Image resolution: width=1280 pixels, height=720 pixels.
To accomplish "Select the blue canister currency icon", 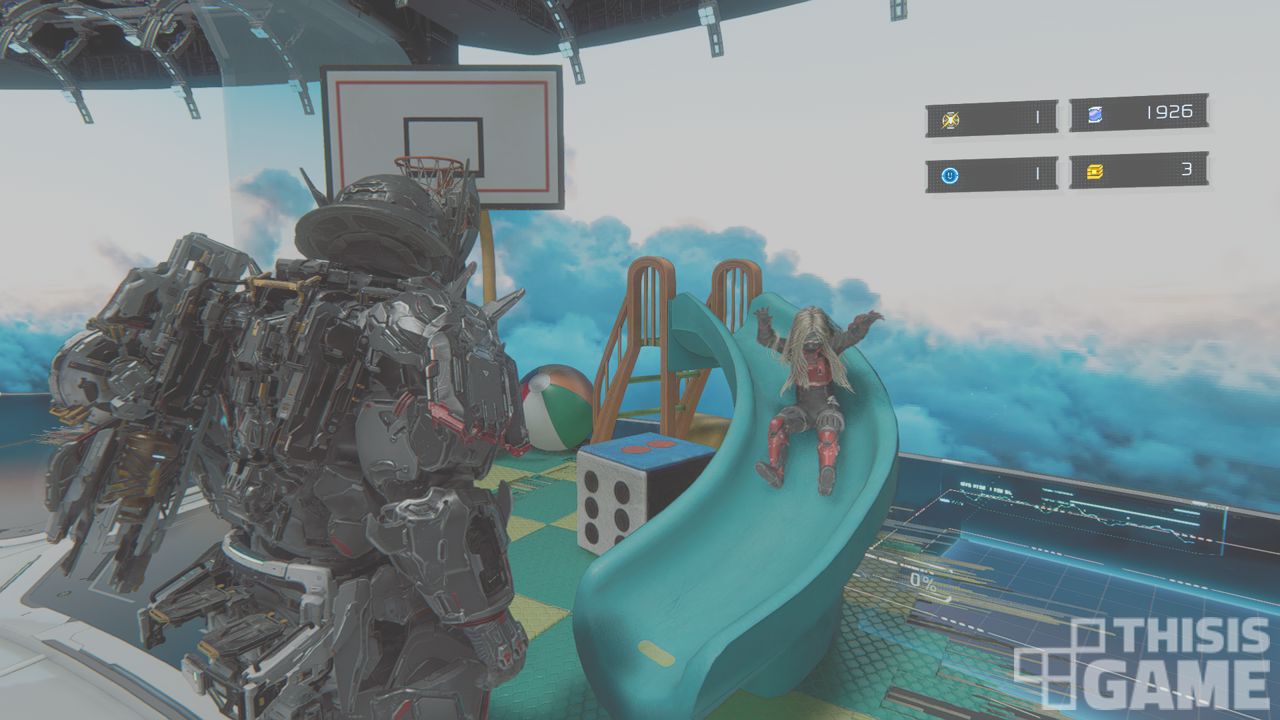I will 1094,114.
